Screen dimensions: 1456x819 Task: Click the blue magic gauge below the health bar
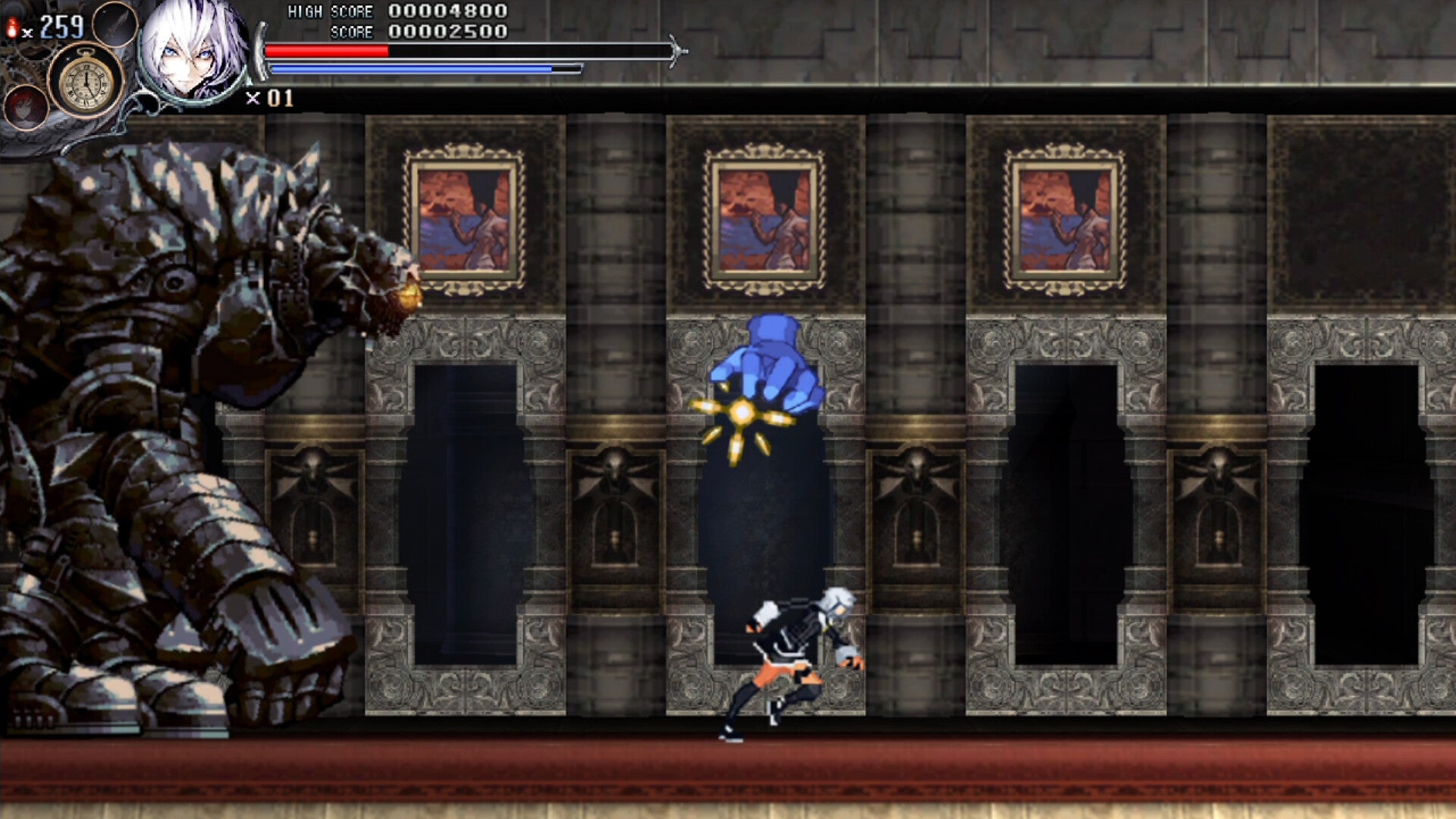pos(413,69)
